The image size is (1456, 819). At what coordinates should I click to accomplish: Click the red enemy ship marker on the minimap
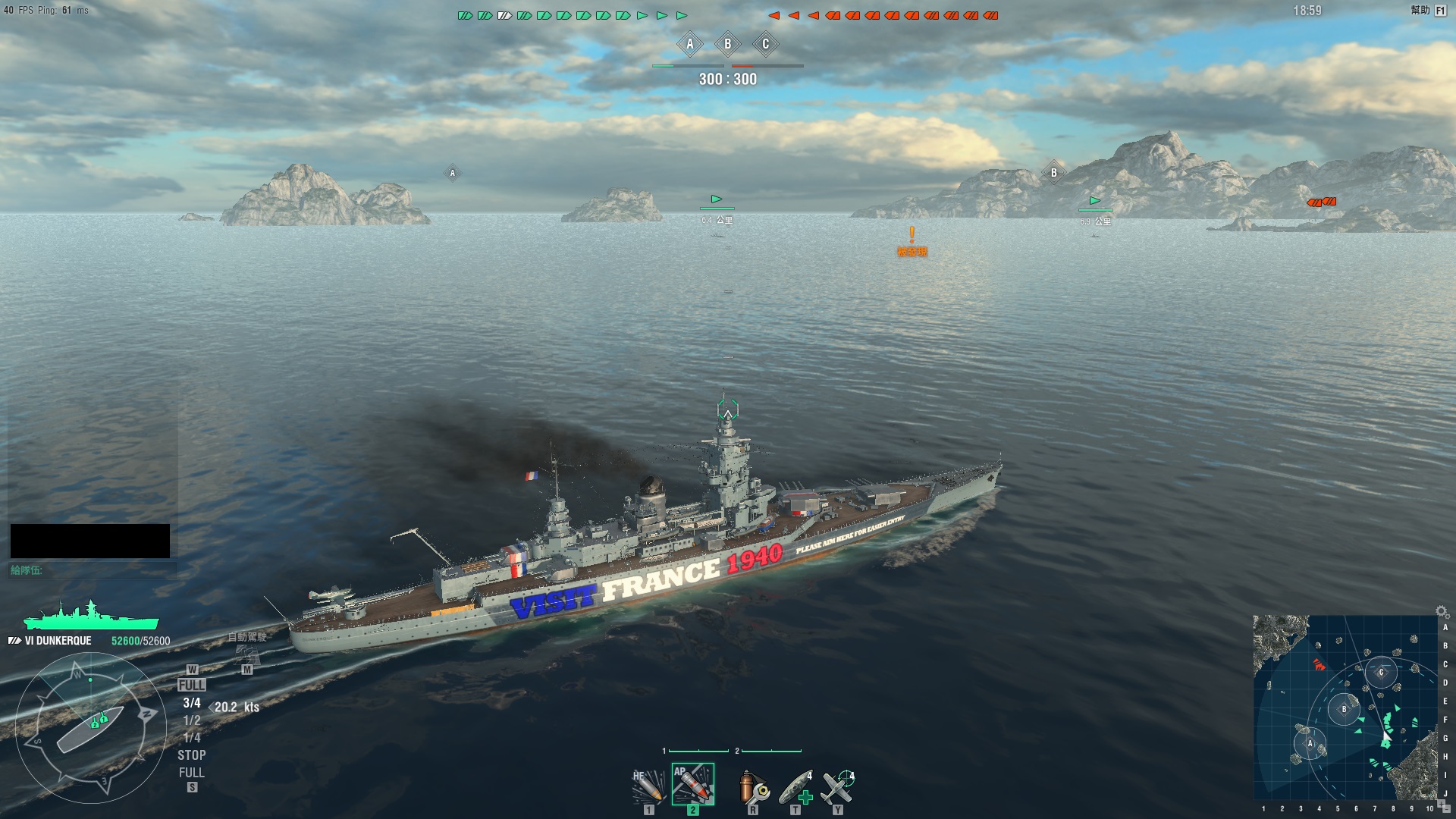(1319, 666)
